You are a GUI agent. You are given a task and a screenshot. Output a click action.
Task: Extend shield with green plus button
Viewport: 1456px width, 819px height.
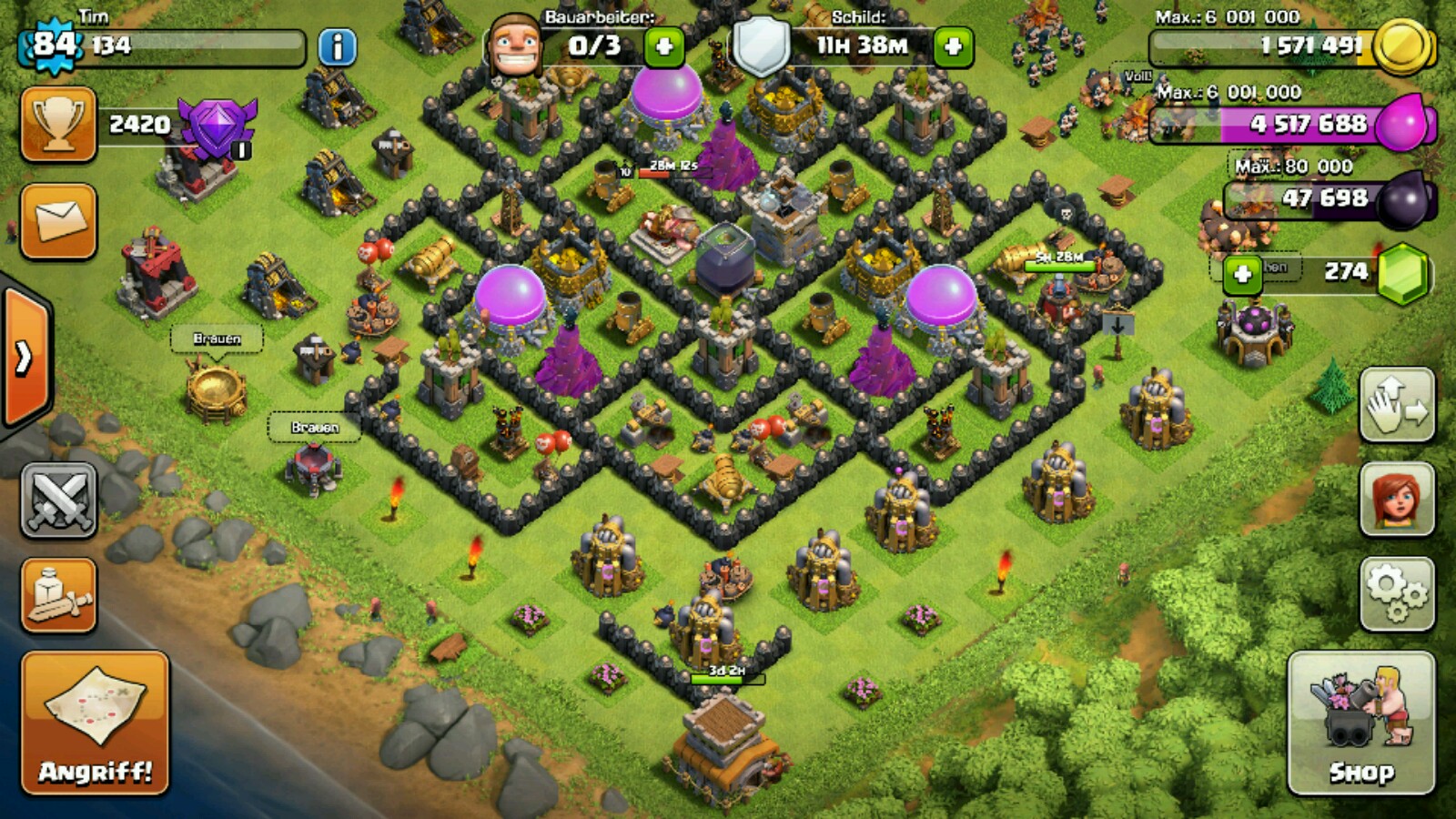tap(953, 47)
